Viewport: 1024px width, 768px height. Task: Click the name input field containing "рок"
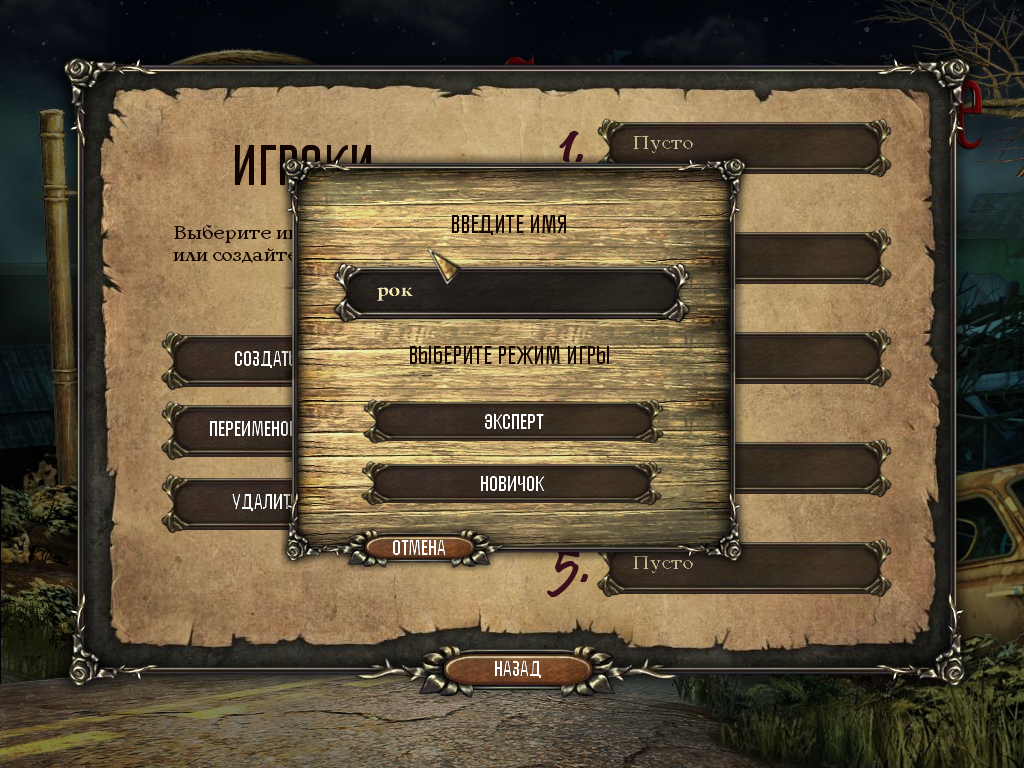[512, 292]
